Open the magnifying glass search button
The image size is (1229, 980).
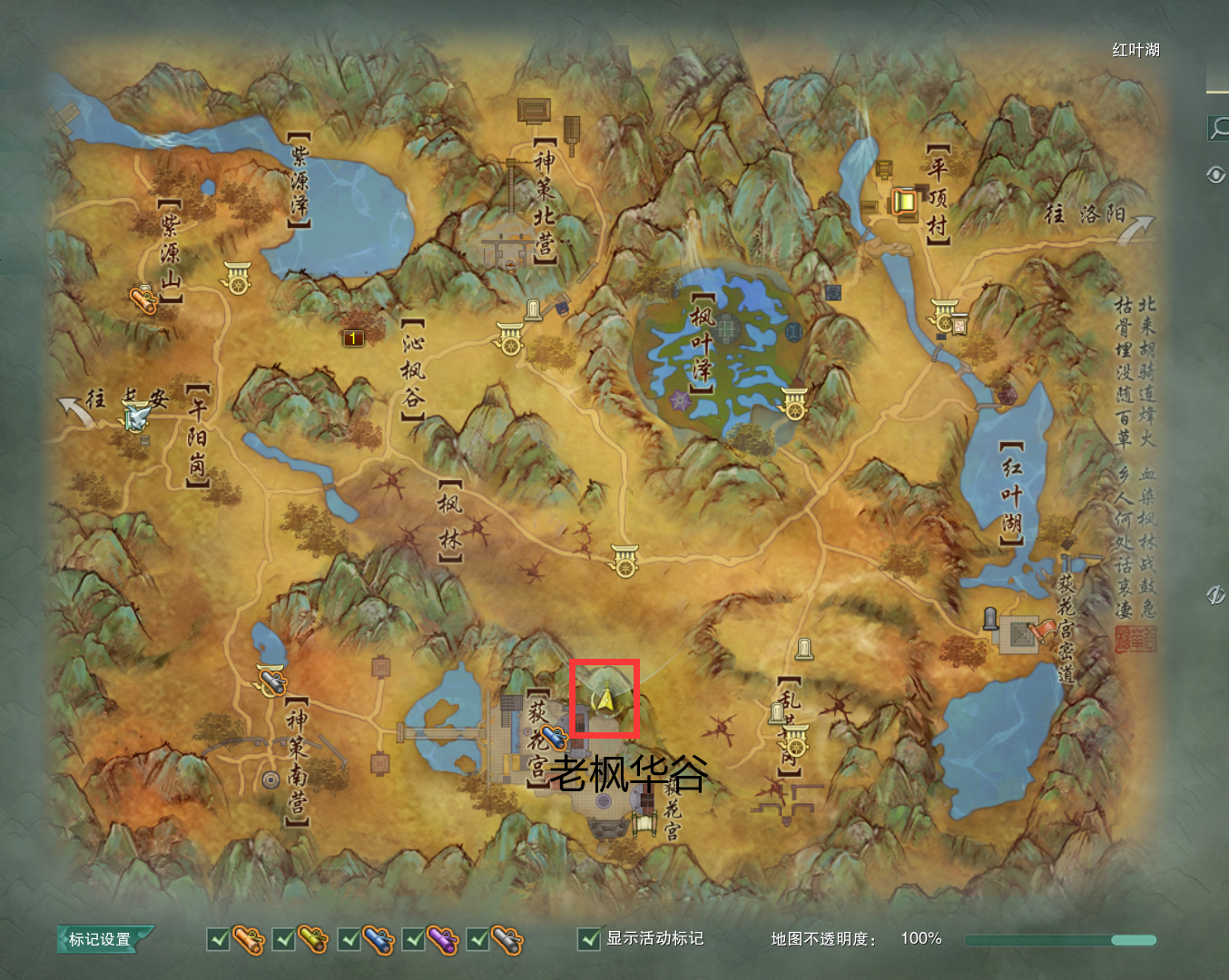pyautogui.click(x=1217, y=128)
